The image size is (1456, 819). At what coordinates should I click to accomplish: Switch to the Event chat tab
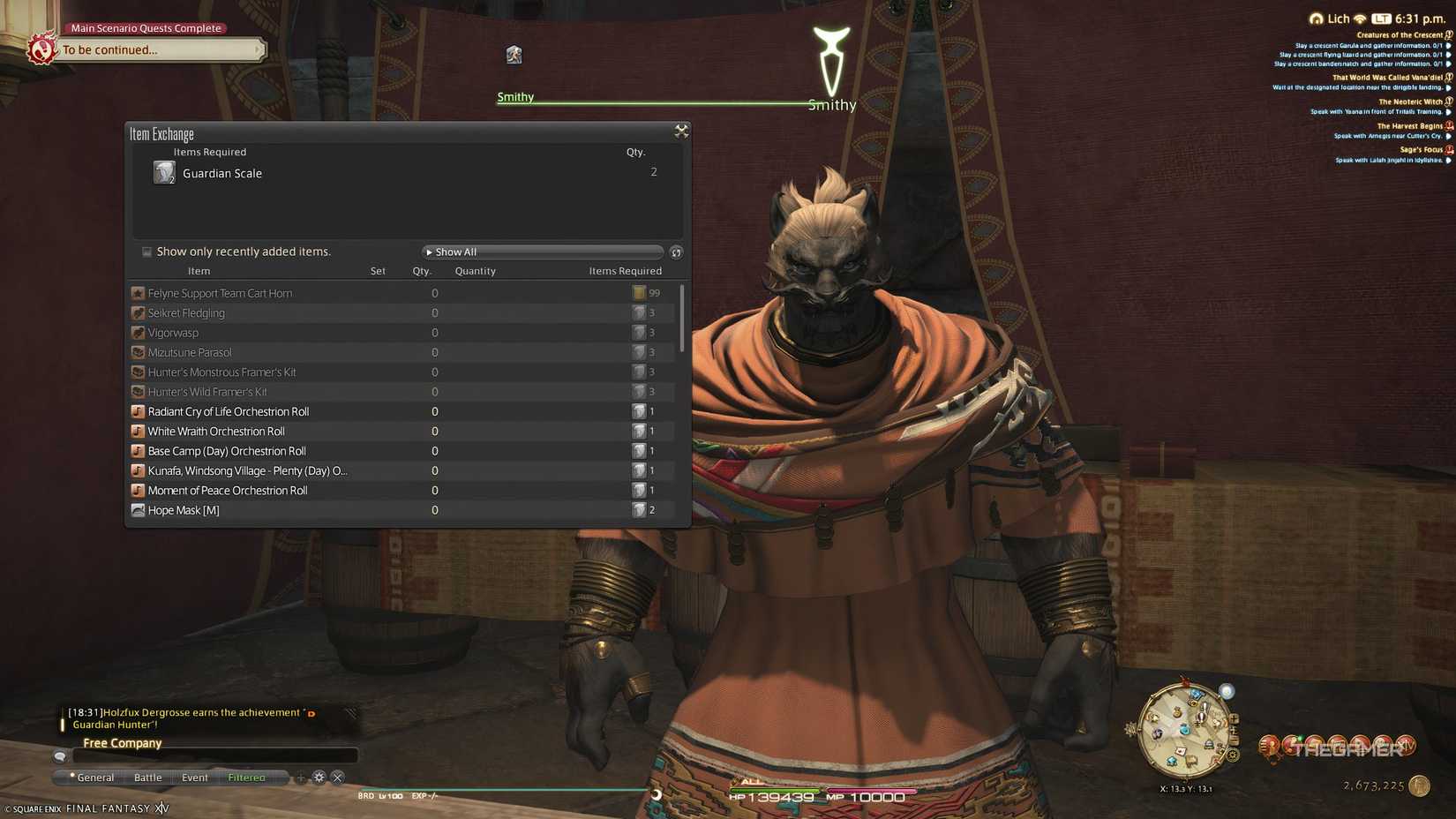point(194,778)
